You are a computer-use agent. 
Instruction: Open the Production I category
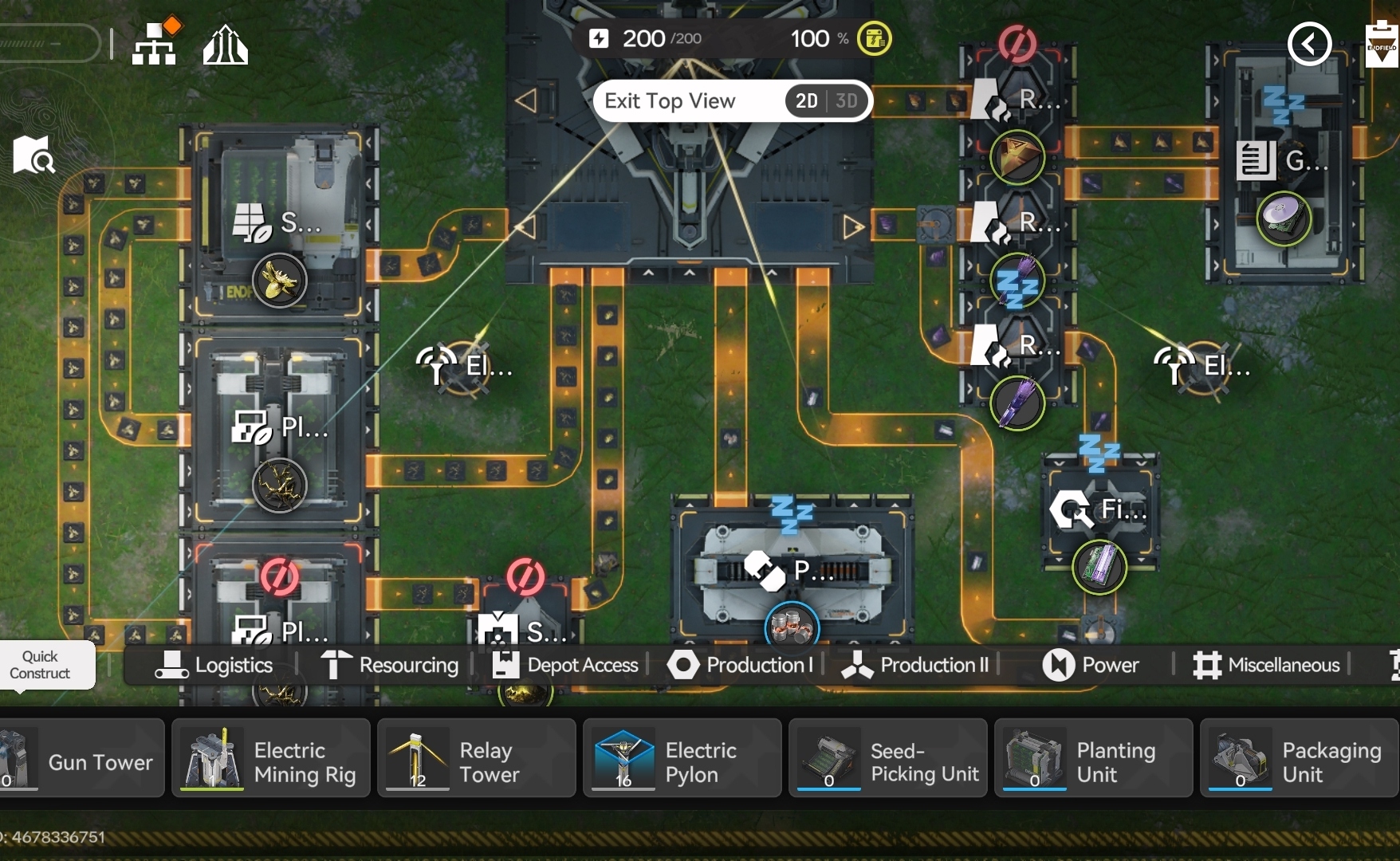click(740, 665)
